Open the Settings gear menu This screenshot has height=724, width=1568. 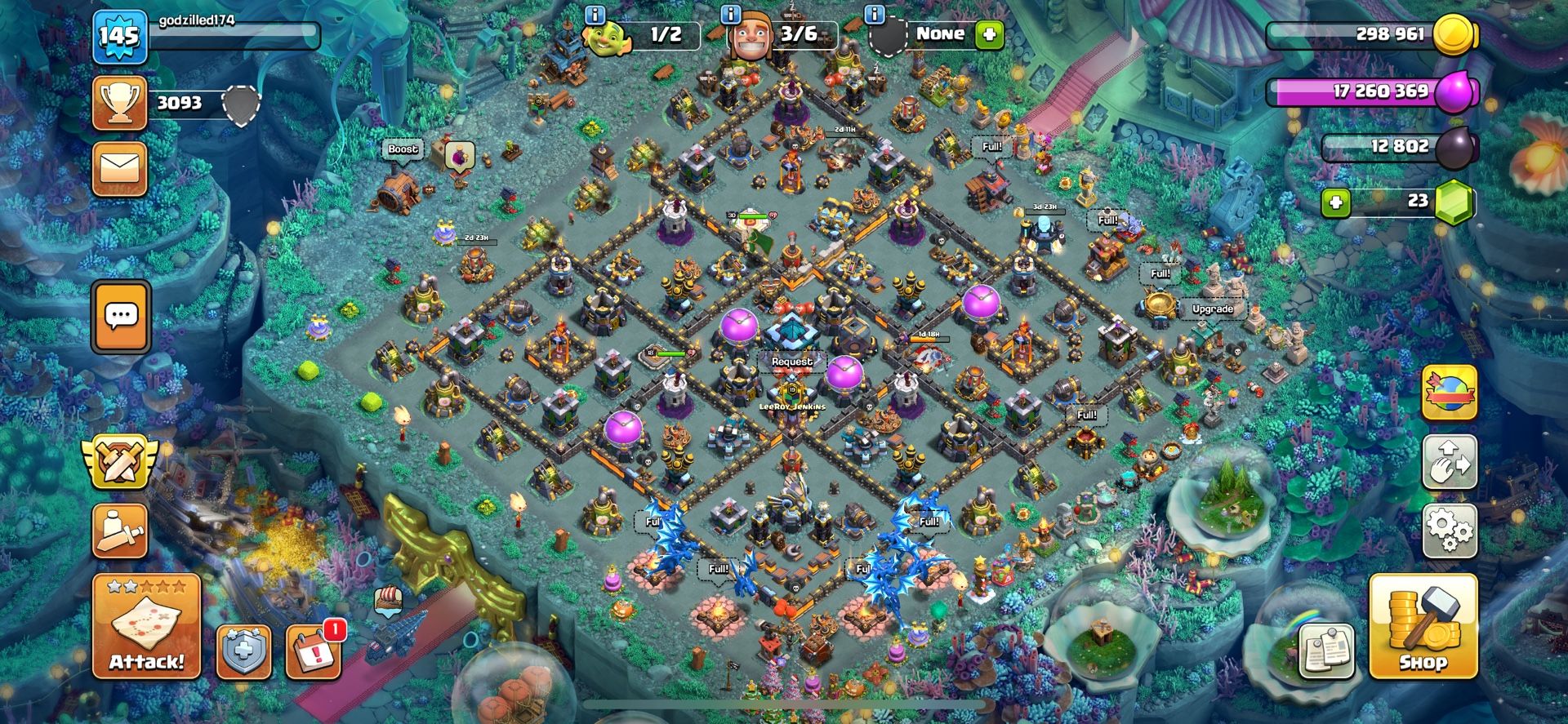pyautogui.click(x=1450, y=531)
